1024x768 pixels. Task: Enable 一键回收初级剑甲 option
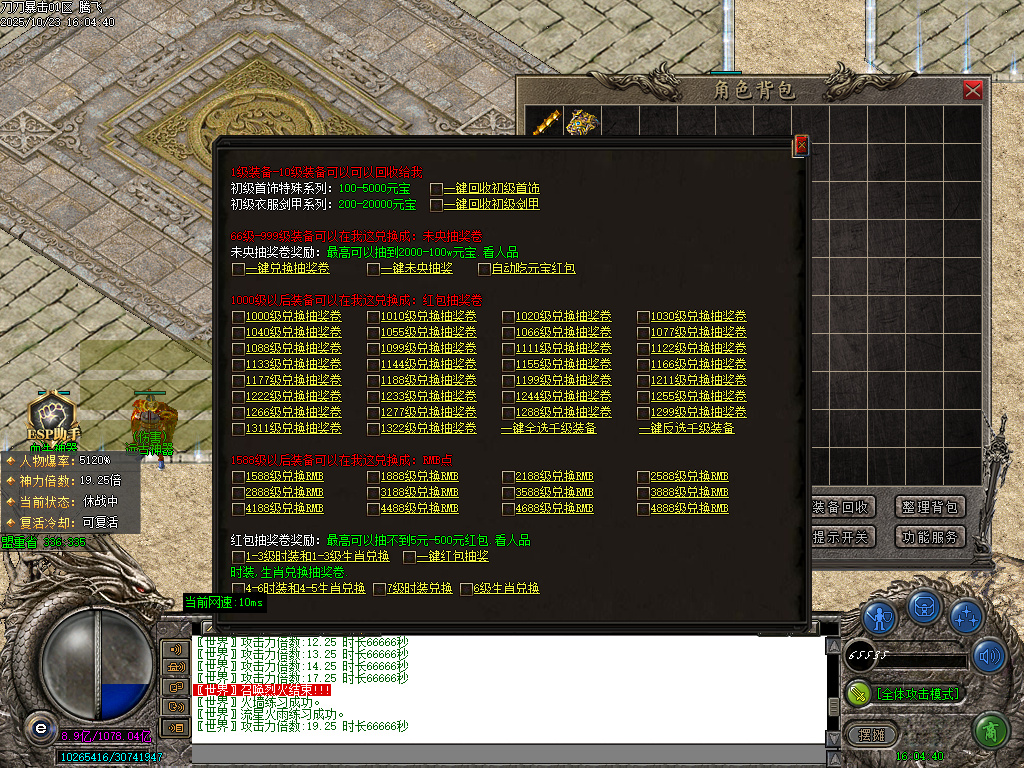tap(437, 204)
